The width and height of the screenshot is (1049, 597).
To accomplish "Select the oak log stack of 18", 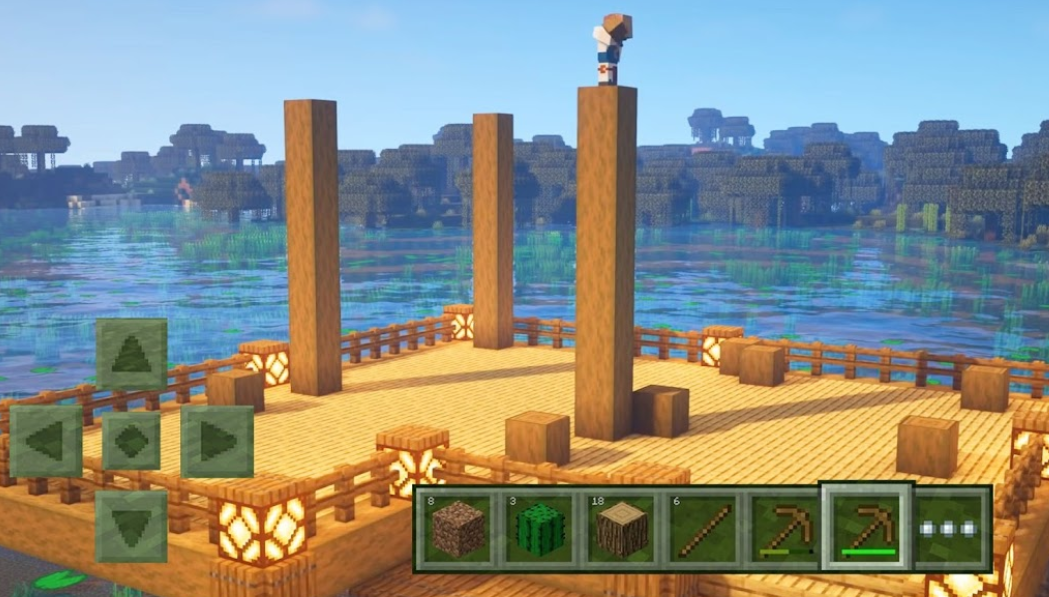I will pyautogui.click(x=622, y=528).
